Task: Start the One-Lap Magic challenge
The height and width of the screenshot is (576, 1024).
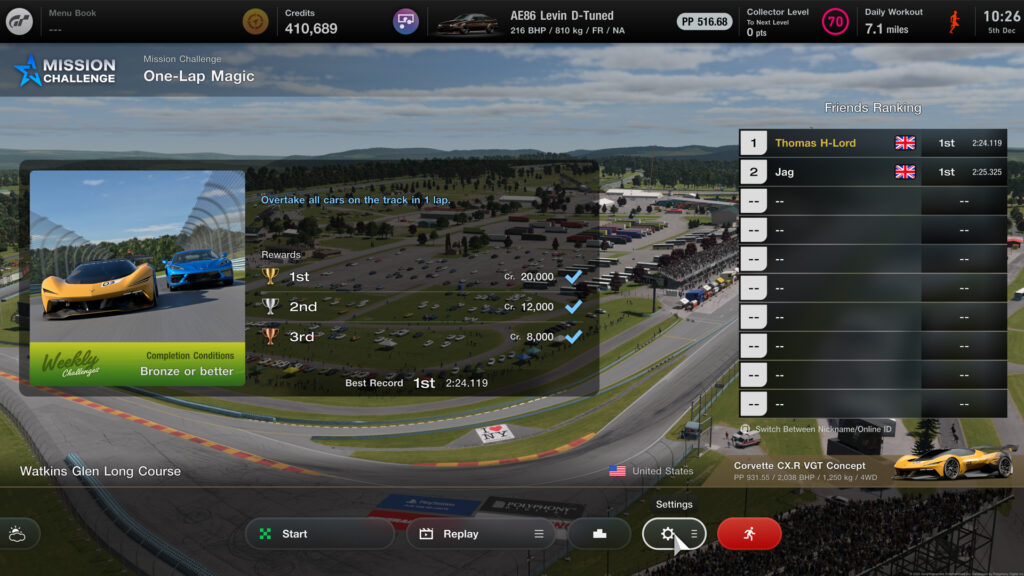Action: tap(319, 534)
